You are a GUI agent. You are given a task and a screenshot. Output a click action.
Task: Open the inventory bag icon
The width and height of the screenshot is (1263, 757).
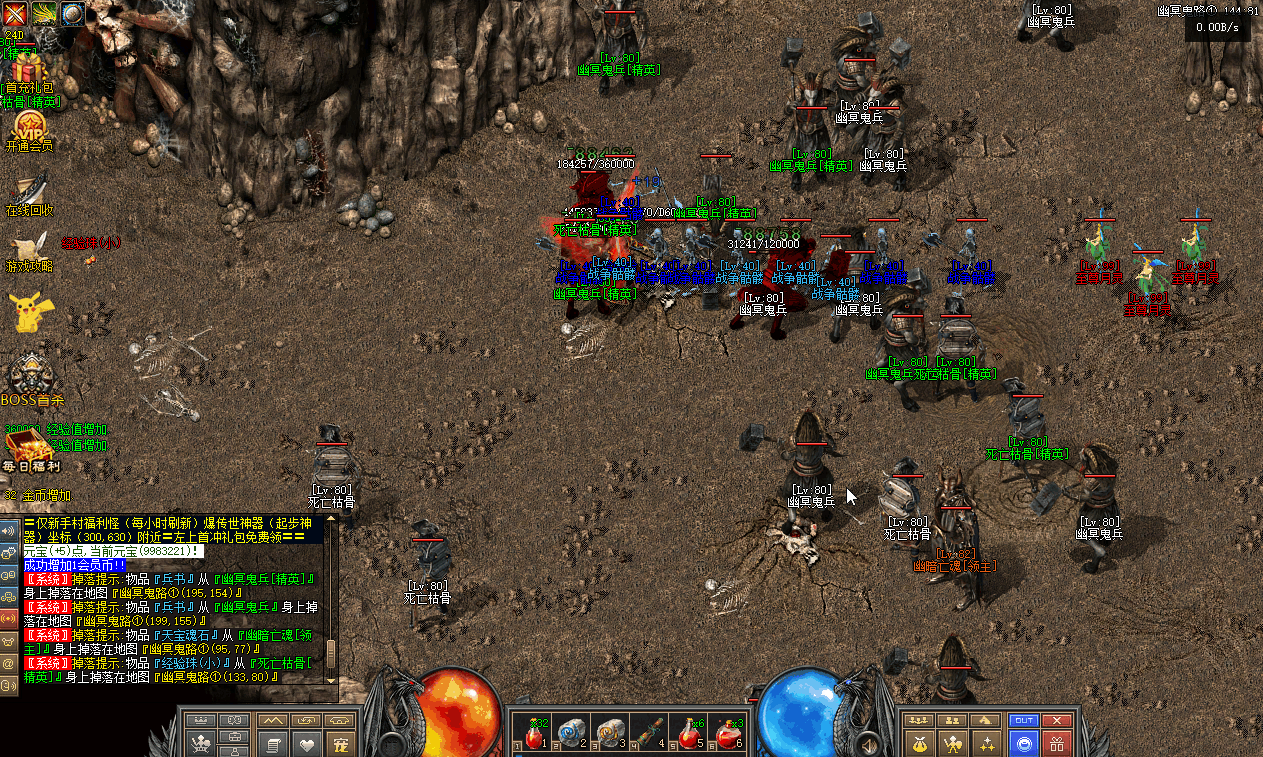click(x=921, y=744)
